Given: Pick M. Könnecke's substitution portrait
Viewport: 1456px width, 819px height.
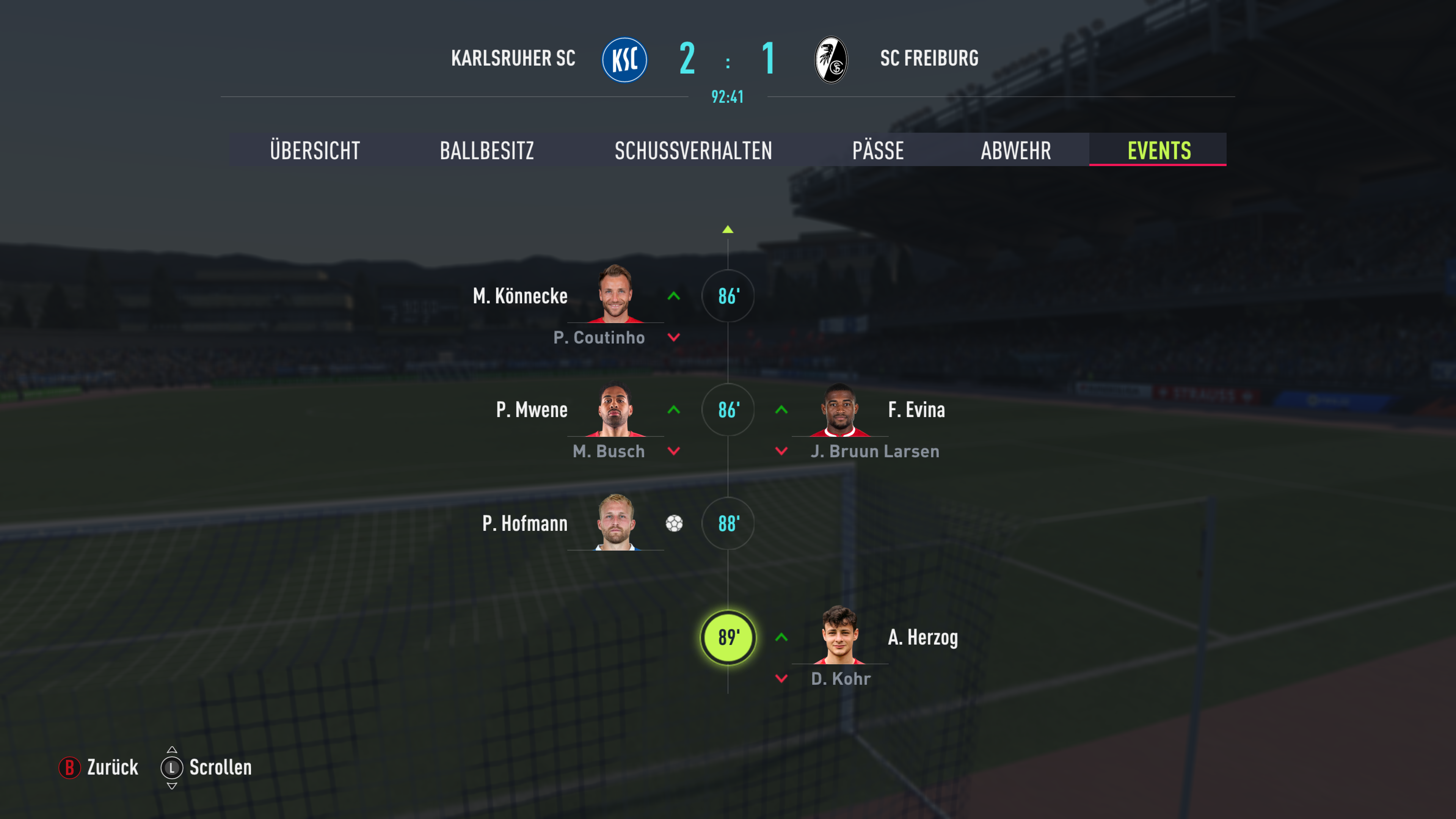Looking at the screenshot, I should tap(615, 294).
